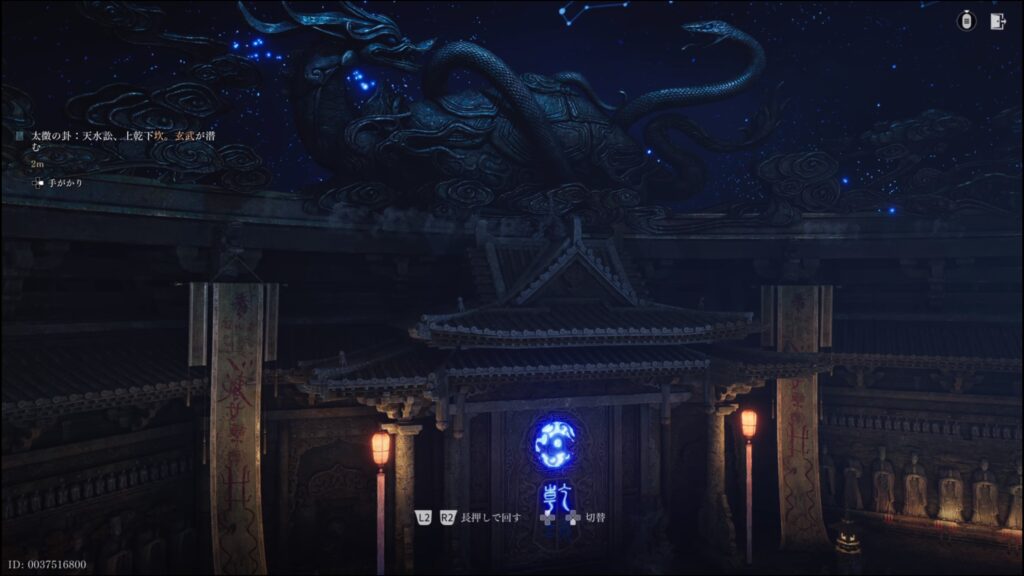This screenshot has width=1024, height=576.
Task: Click the exit door icon
Action: coord(997,21)
